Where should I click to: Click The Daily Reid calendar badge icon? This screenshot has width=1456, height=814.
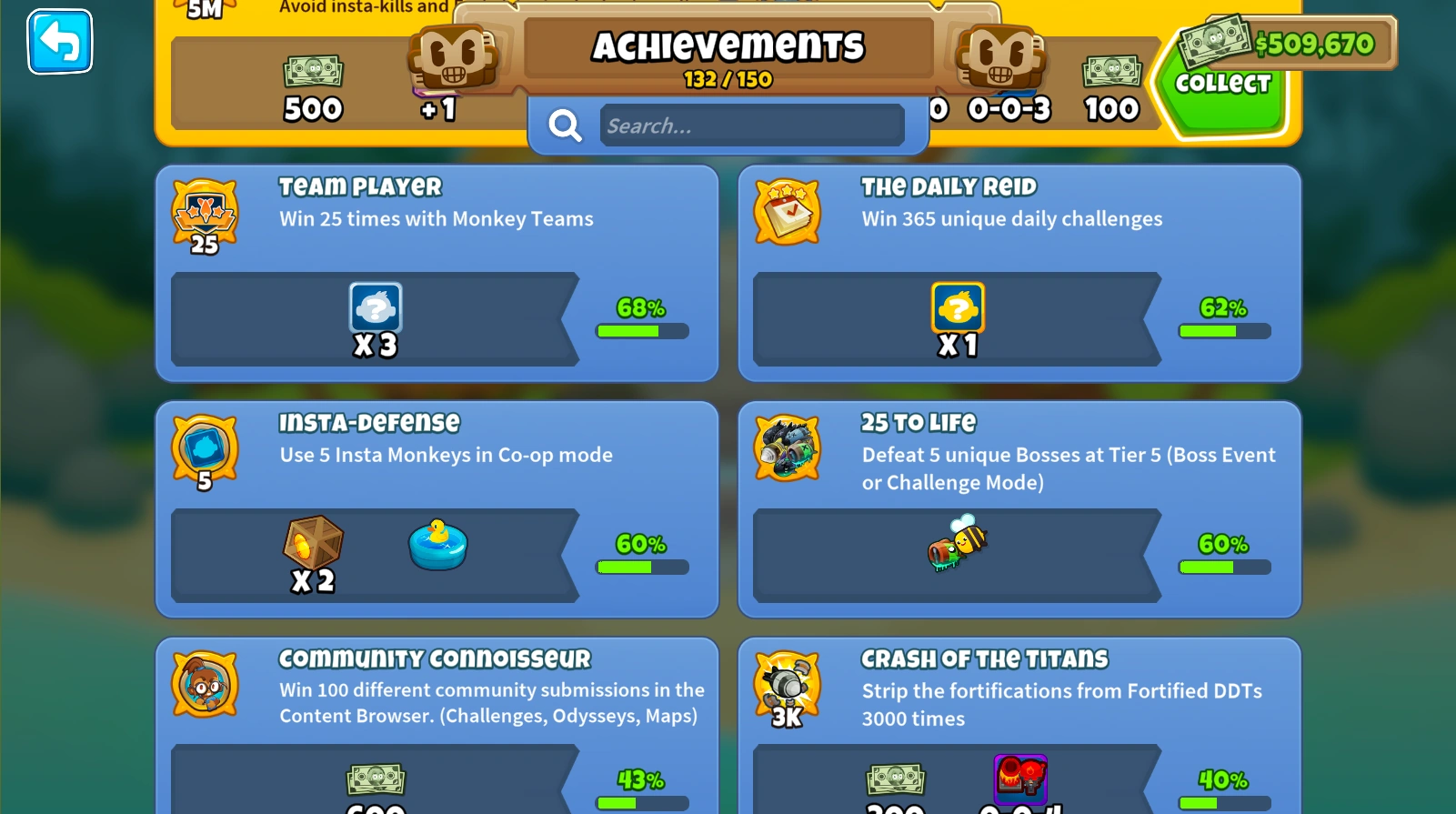788,211
